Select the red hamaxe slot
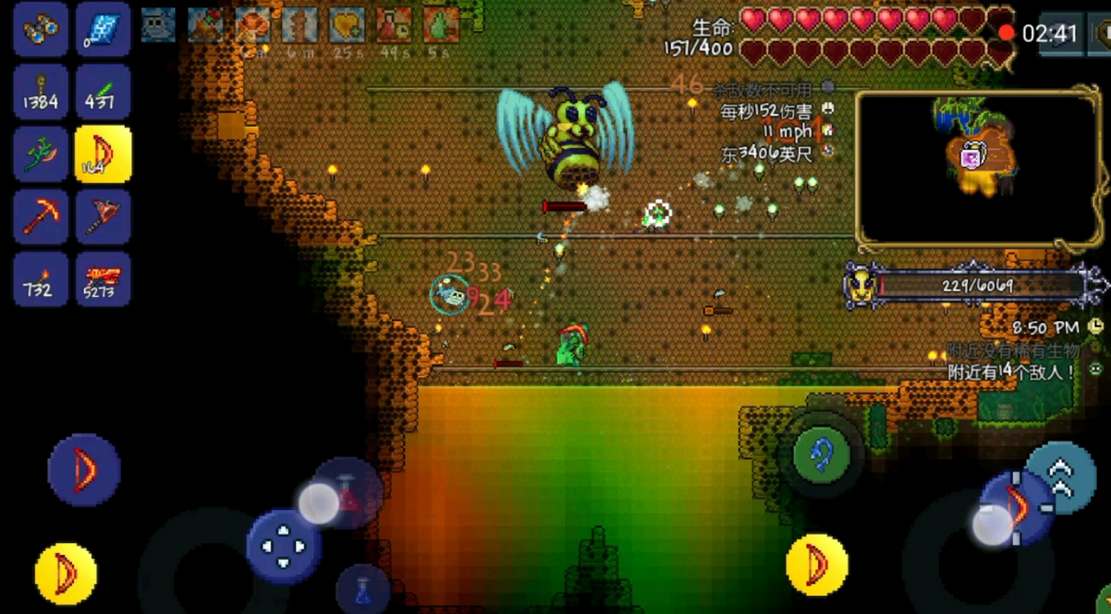 [x=103, y=216]
